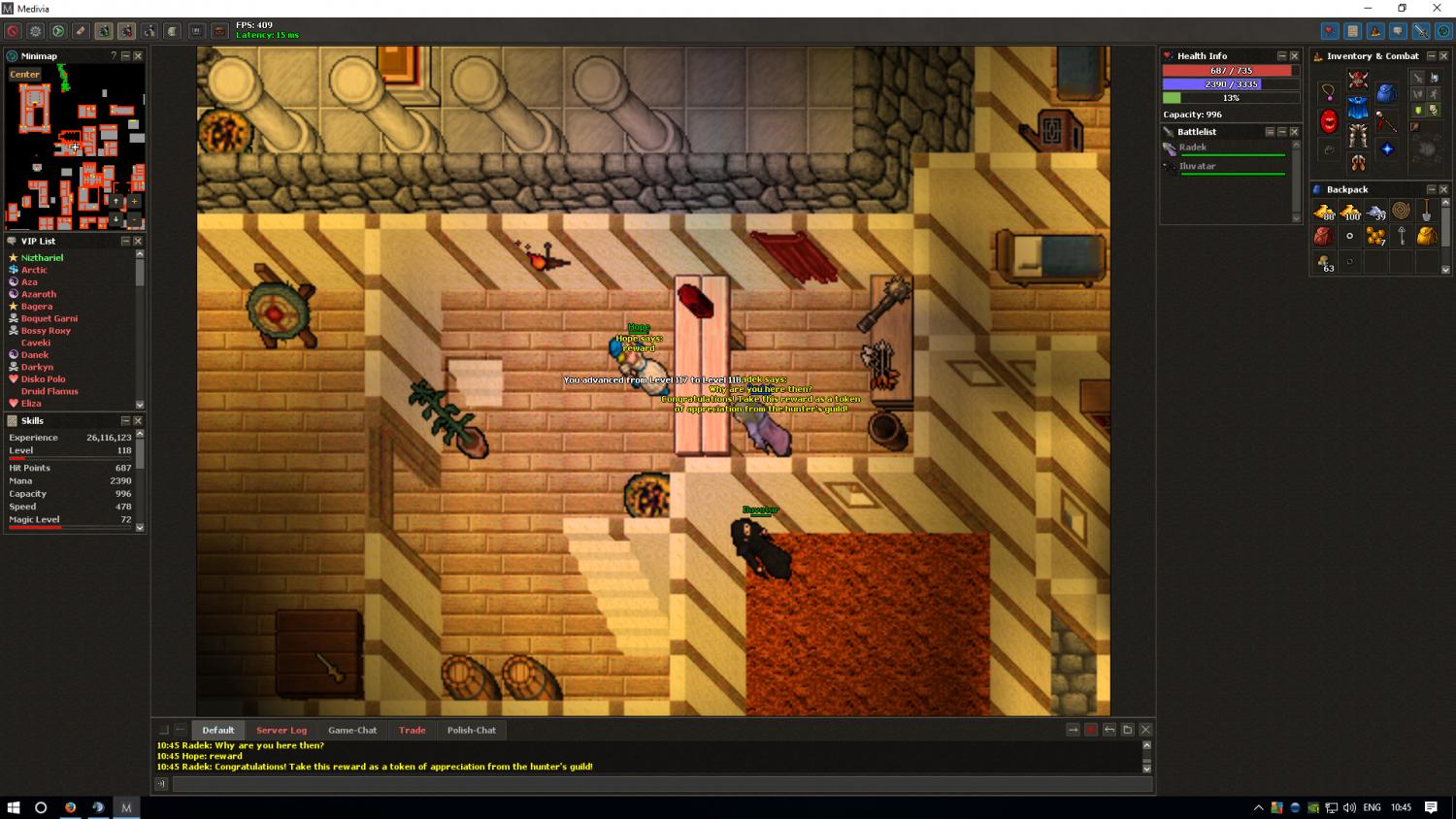The image size is (1456, 819).
Task: Click the chat text input field
Action: click(660, 784)
